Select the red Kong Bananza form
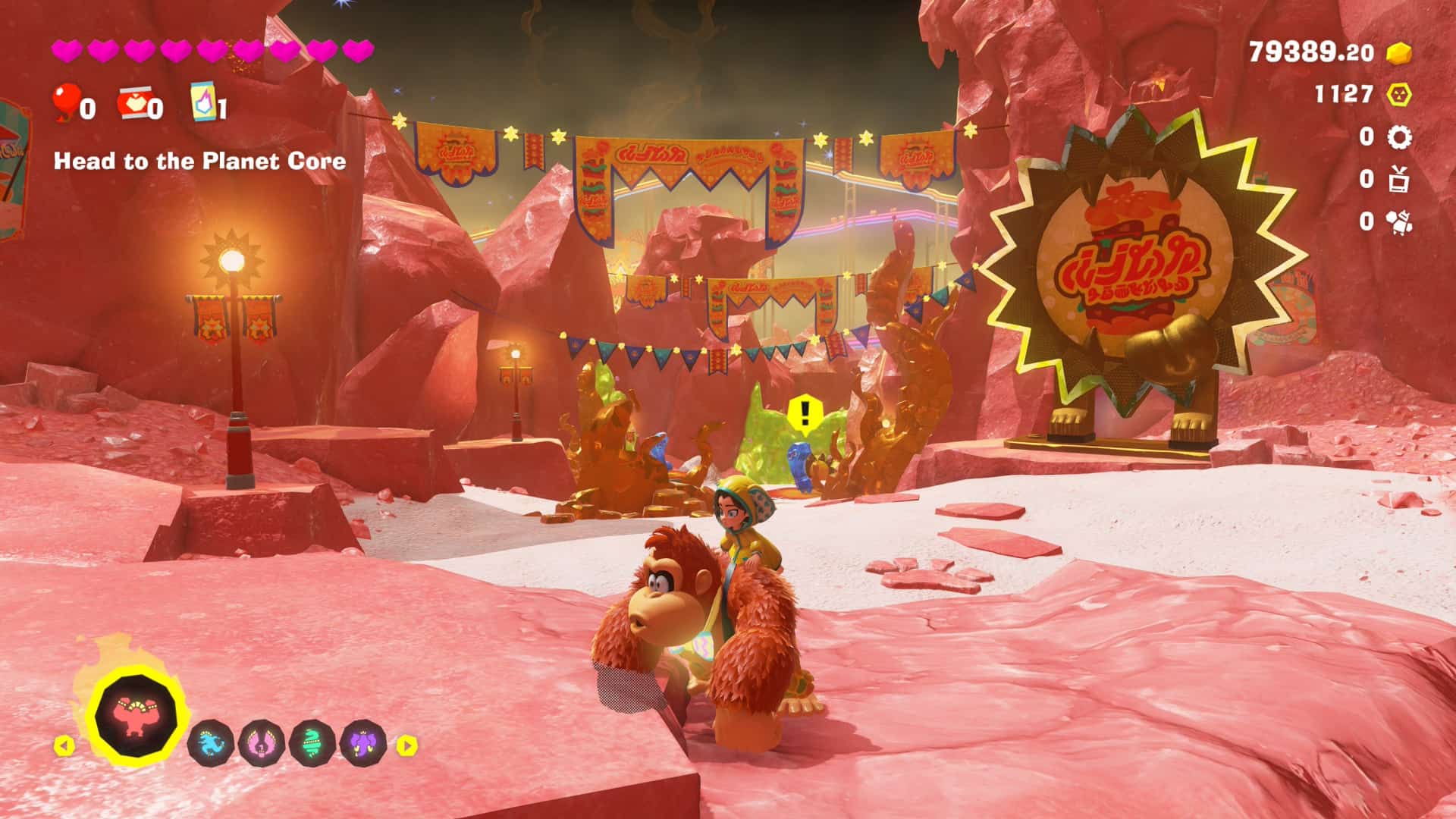This screenshot has width=1456, height=819. coord(136,715)
